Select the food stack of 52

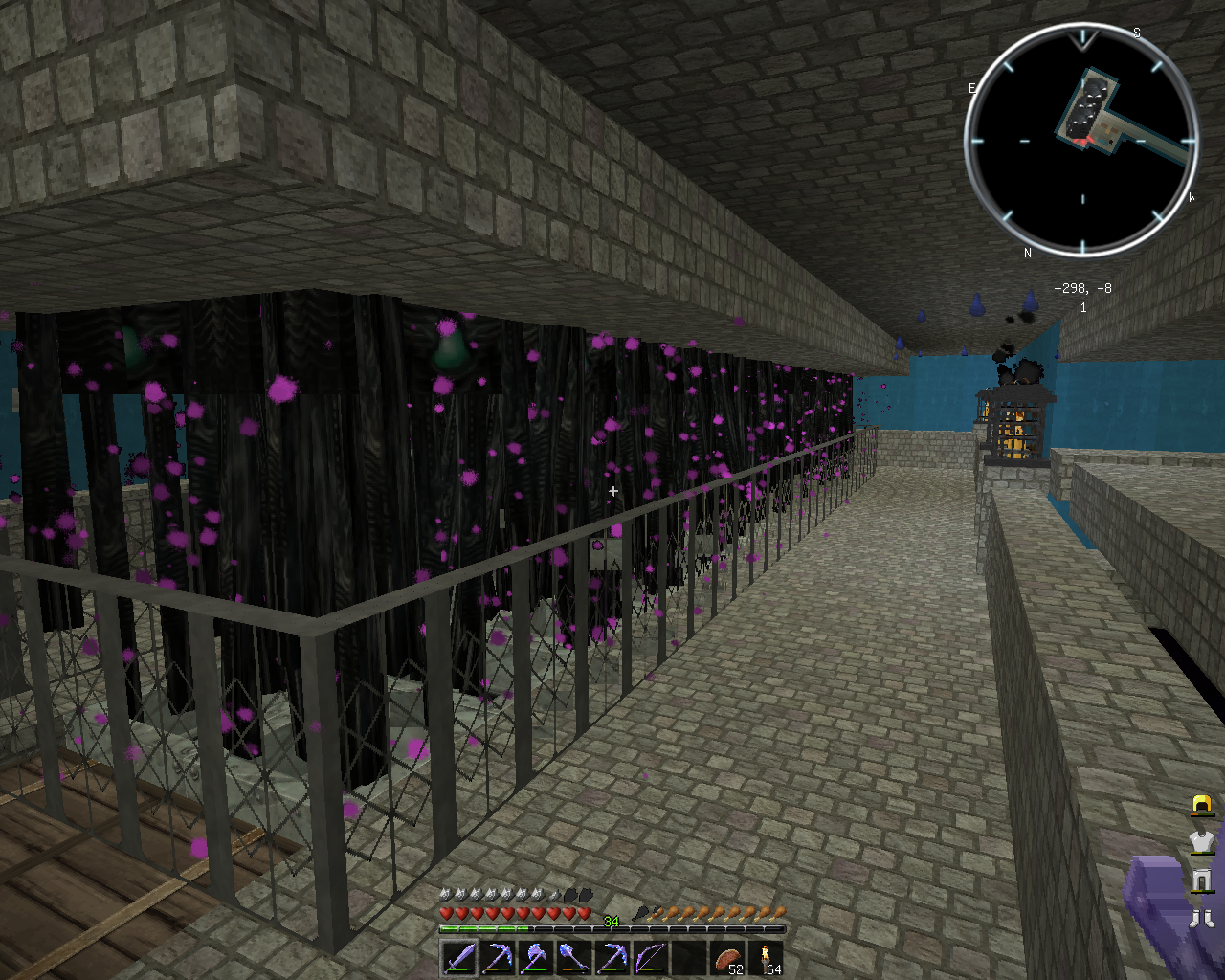pos(727,958)
